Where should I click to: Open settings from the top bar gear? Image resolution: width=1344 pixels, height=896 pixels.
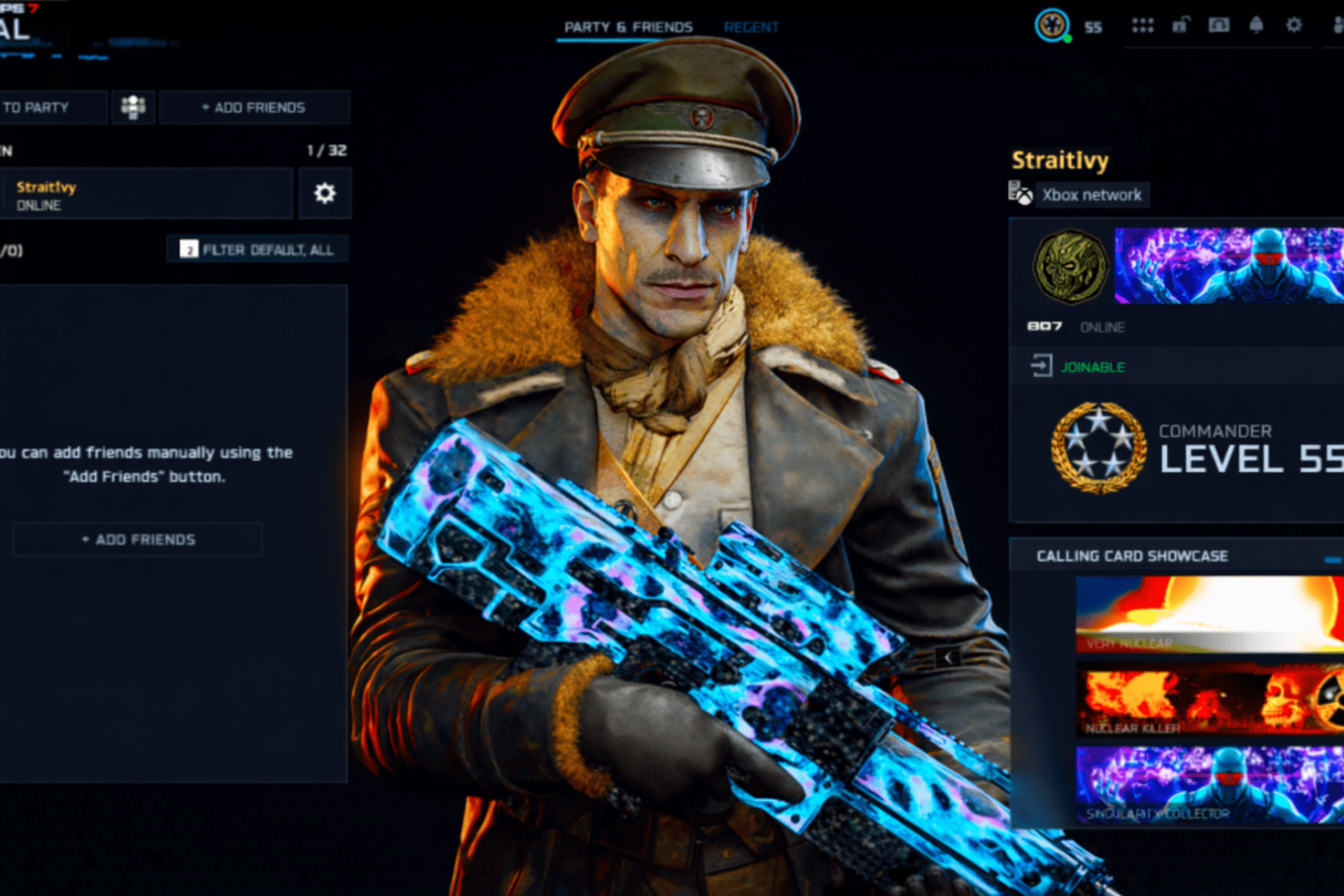point(1294,26)
